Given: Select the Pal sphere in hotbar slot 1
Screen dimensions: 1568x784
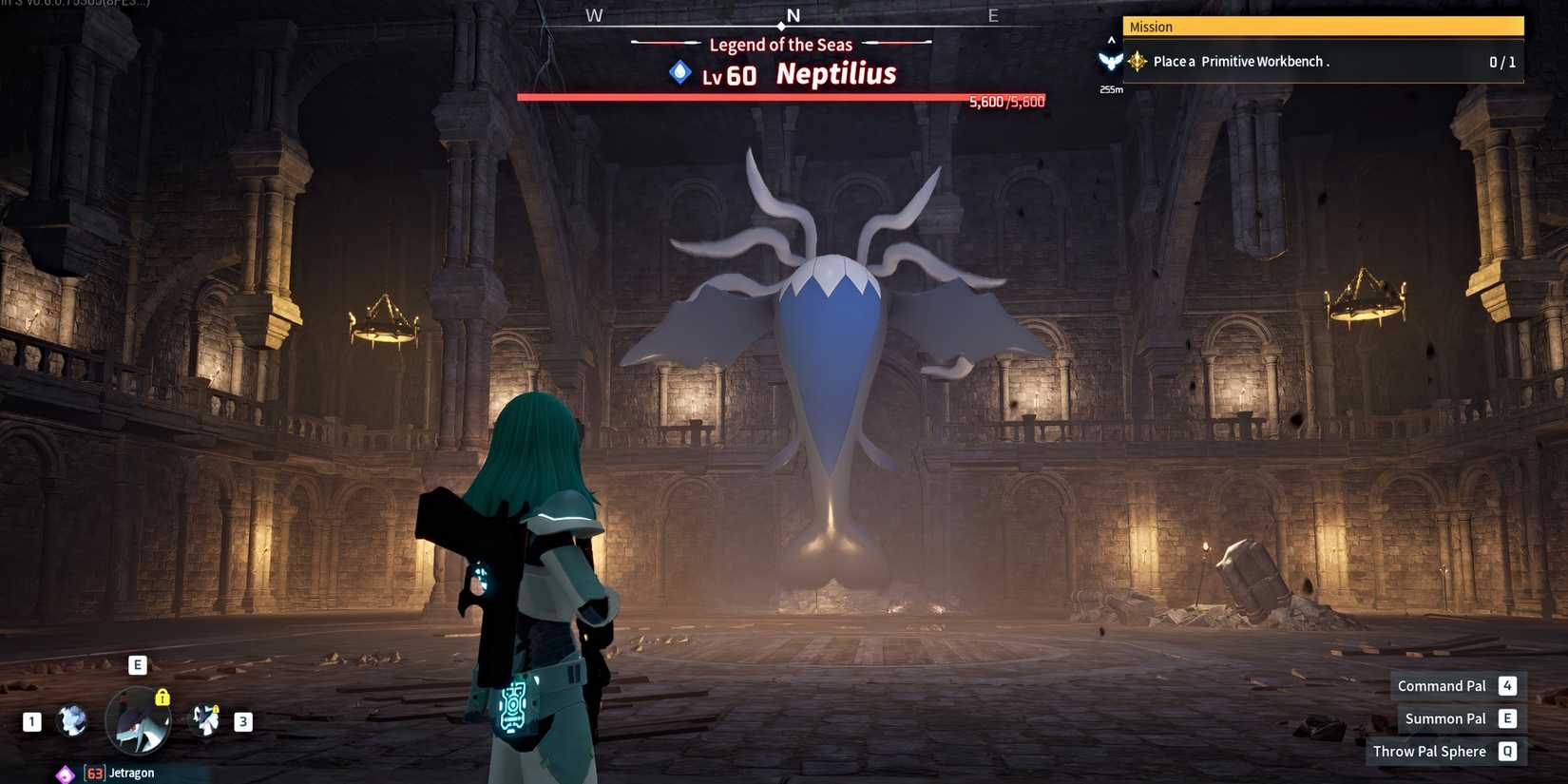Looking at the screenshot, I should [x=69, y=720].
